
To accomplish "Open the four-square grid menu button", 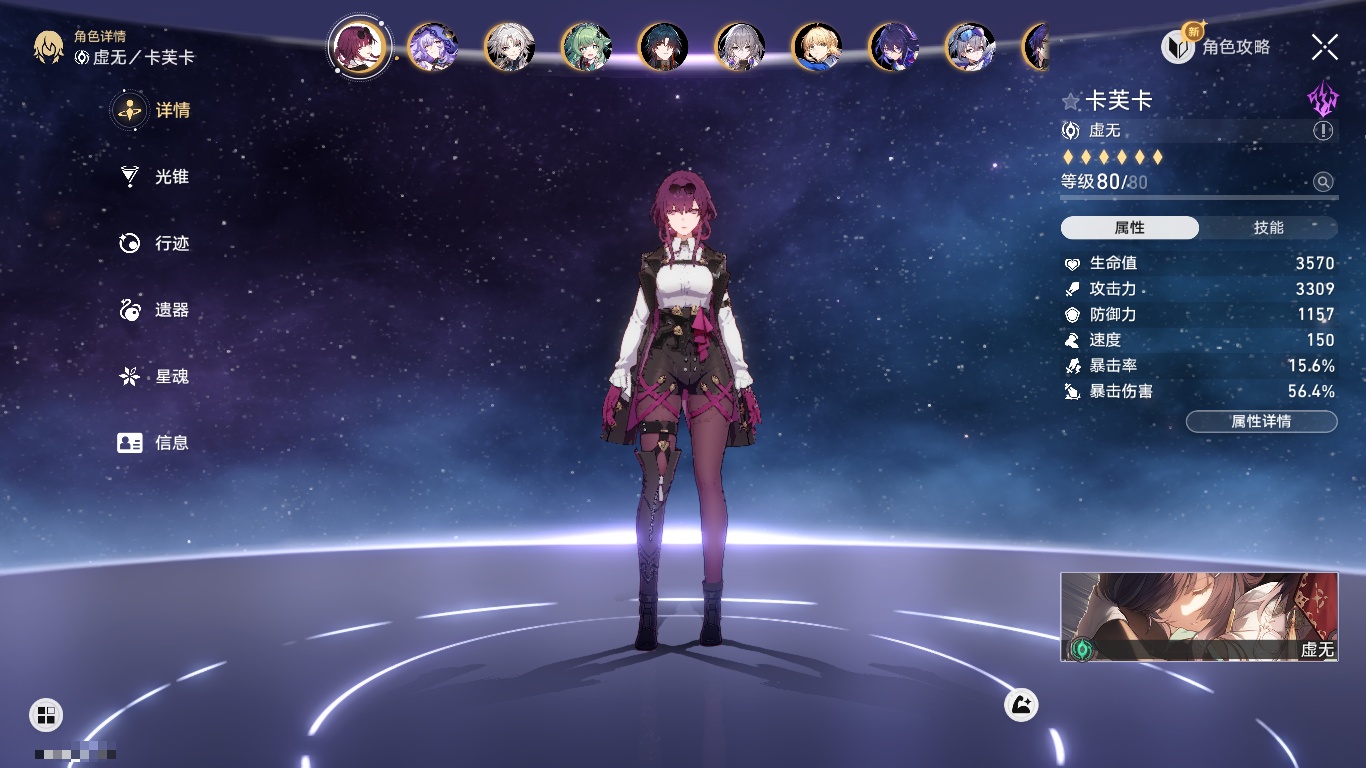I will pos(46,714).
